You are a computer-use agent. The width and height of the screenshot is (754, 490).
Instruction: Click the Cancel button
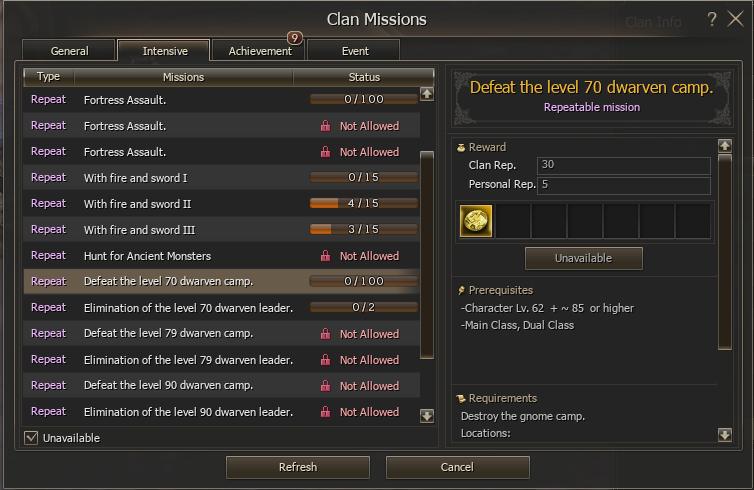pyautogui.click(x=457, y=467)
